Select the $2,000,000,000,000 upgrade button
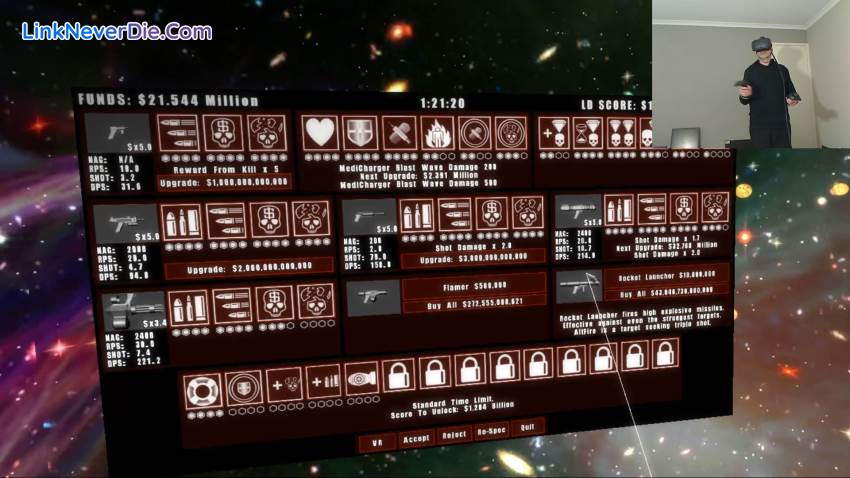Screen dimensions: 850x478 pos(248,267)
